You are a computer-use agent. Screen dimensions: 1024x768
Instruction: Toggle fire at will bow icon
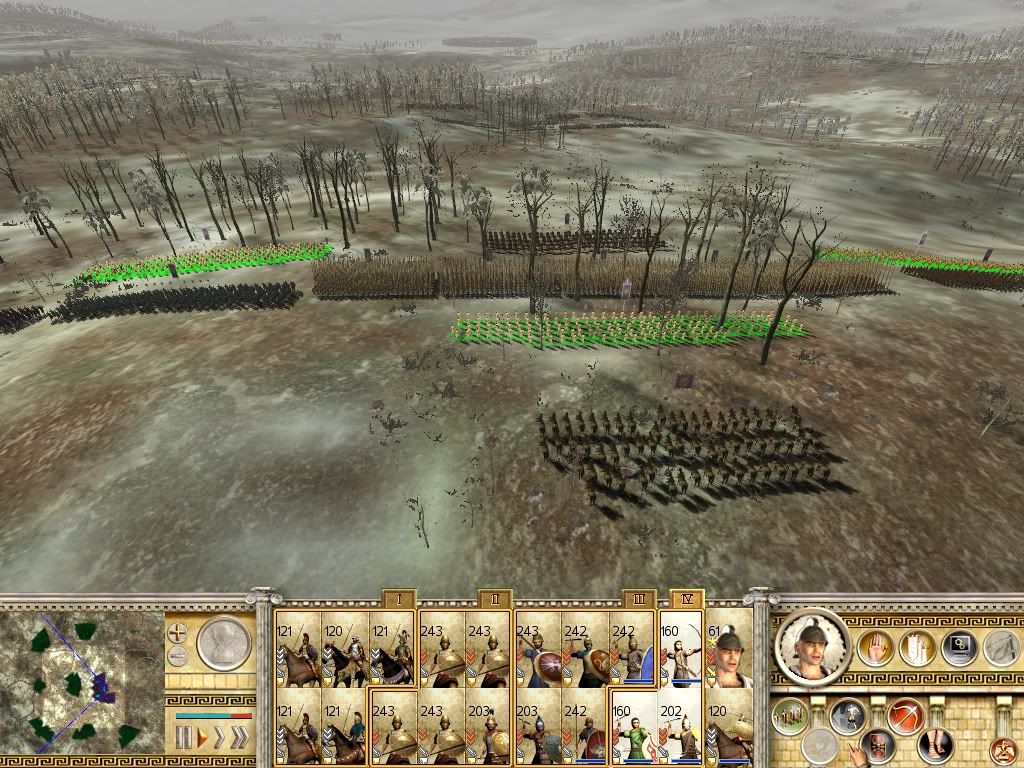coord(905,716)
